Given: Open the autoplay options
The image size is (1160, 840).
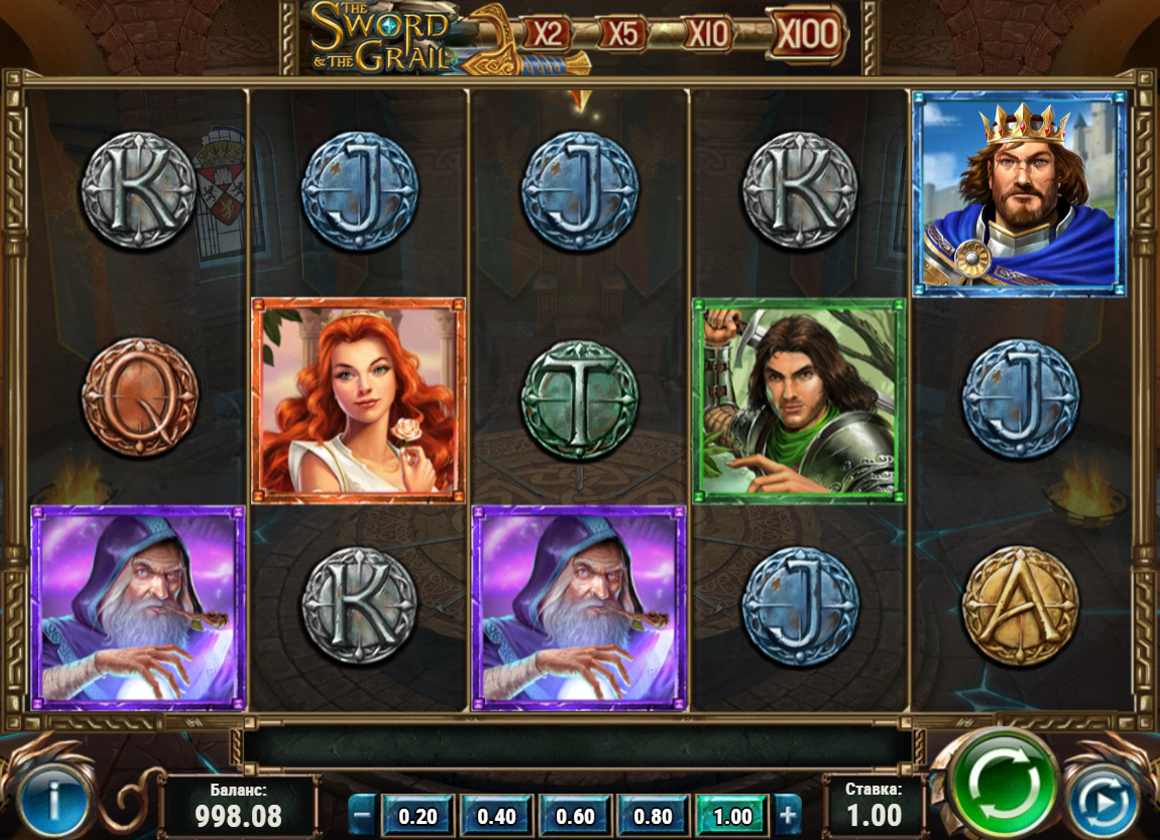Looking at the screenshot, I should [x=1105, y=800].
